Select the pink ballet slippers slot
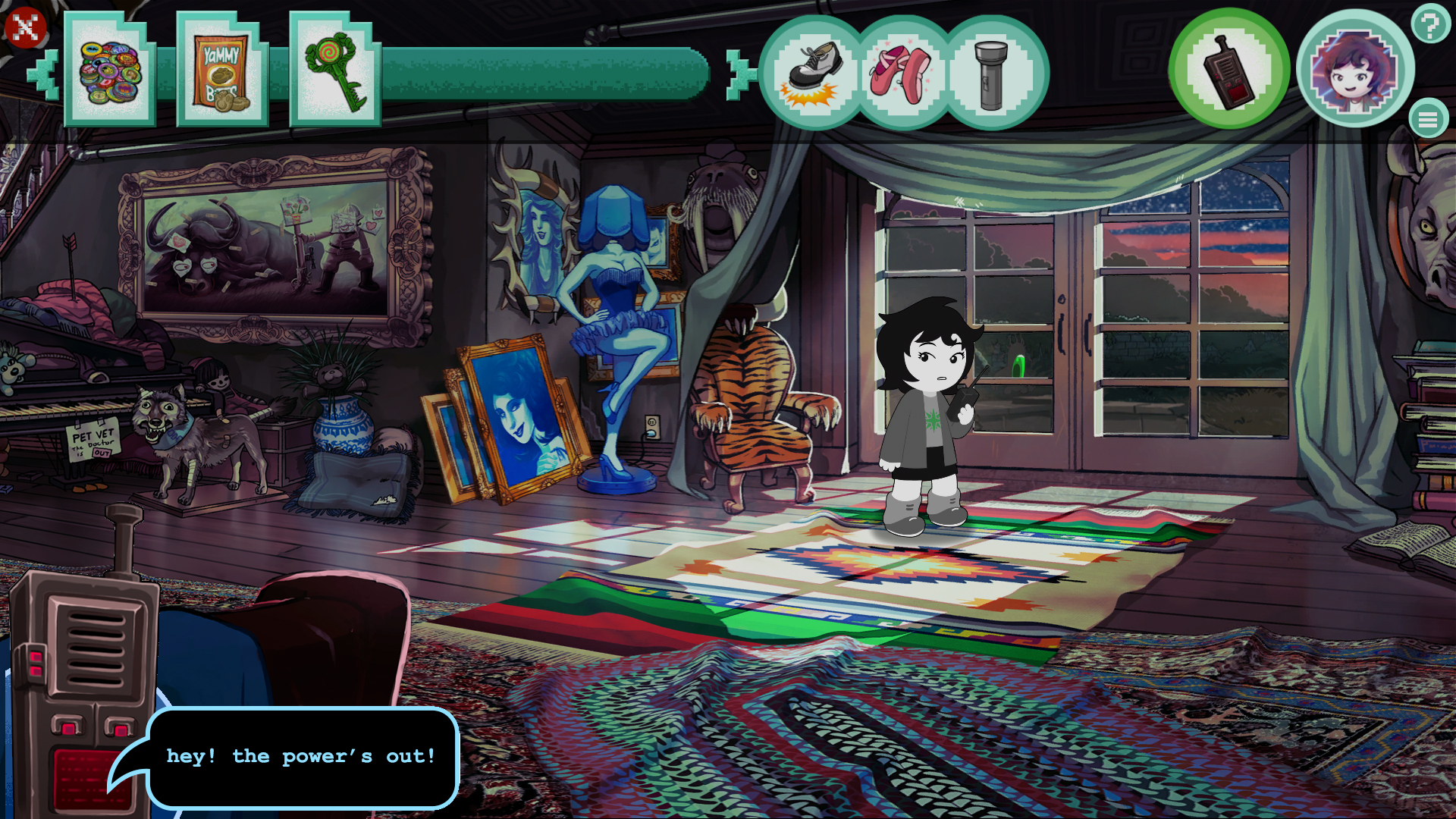Image resolution: width=1456 pixels, height=819 pixels. 902,72
